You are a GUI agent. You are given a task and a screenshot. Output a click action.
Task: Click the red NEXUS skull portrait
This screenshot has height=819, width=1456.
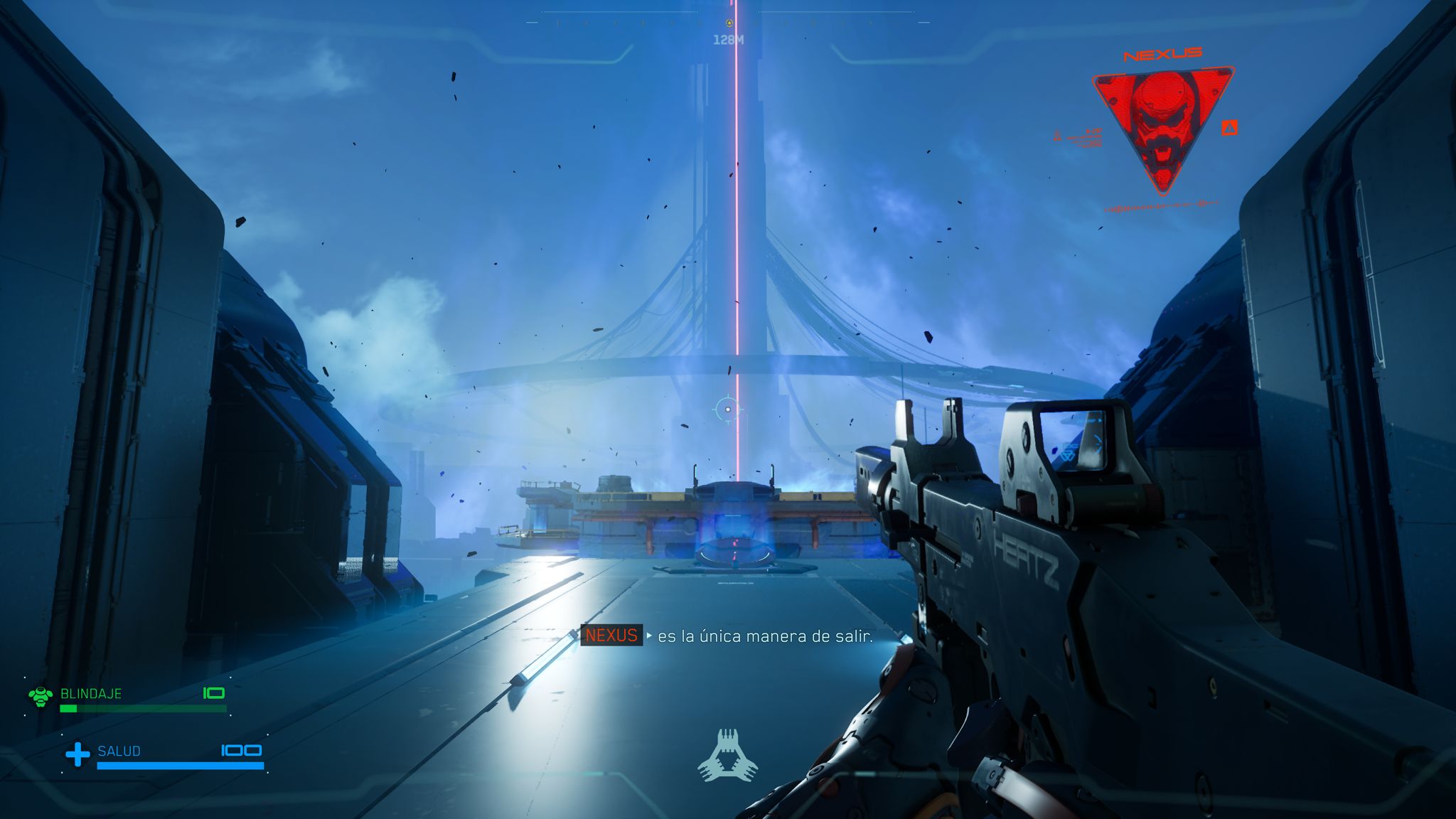point(1162,124)
